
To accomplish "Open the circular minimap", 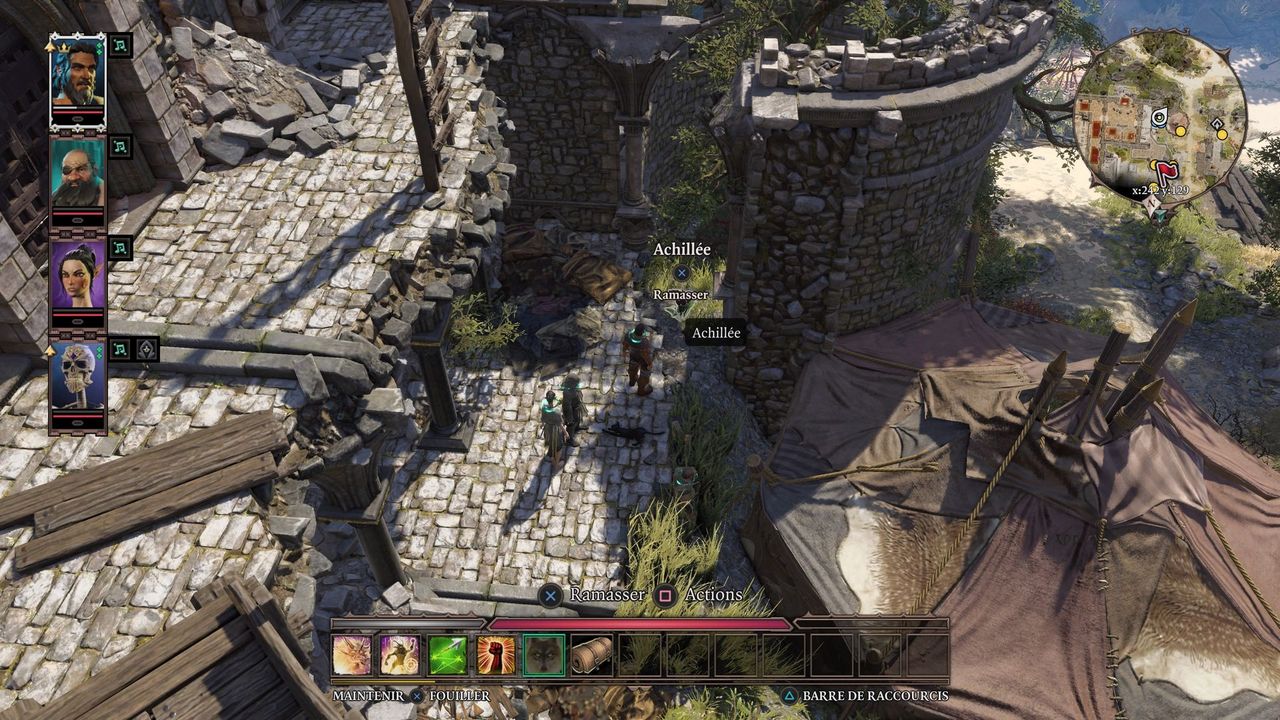I will coord(1160,115).
